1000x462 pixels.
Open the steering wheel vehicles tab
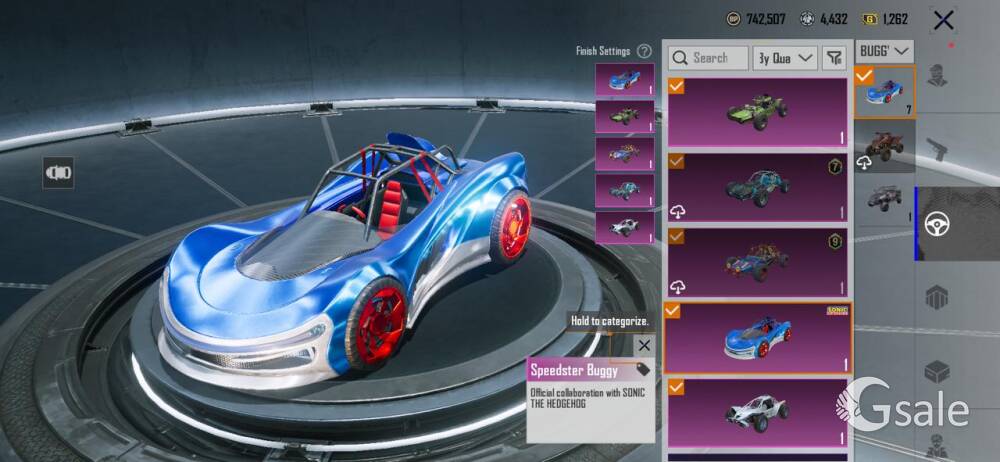(x=937, y=223)
